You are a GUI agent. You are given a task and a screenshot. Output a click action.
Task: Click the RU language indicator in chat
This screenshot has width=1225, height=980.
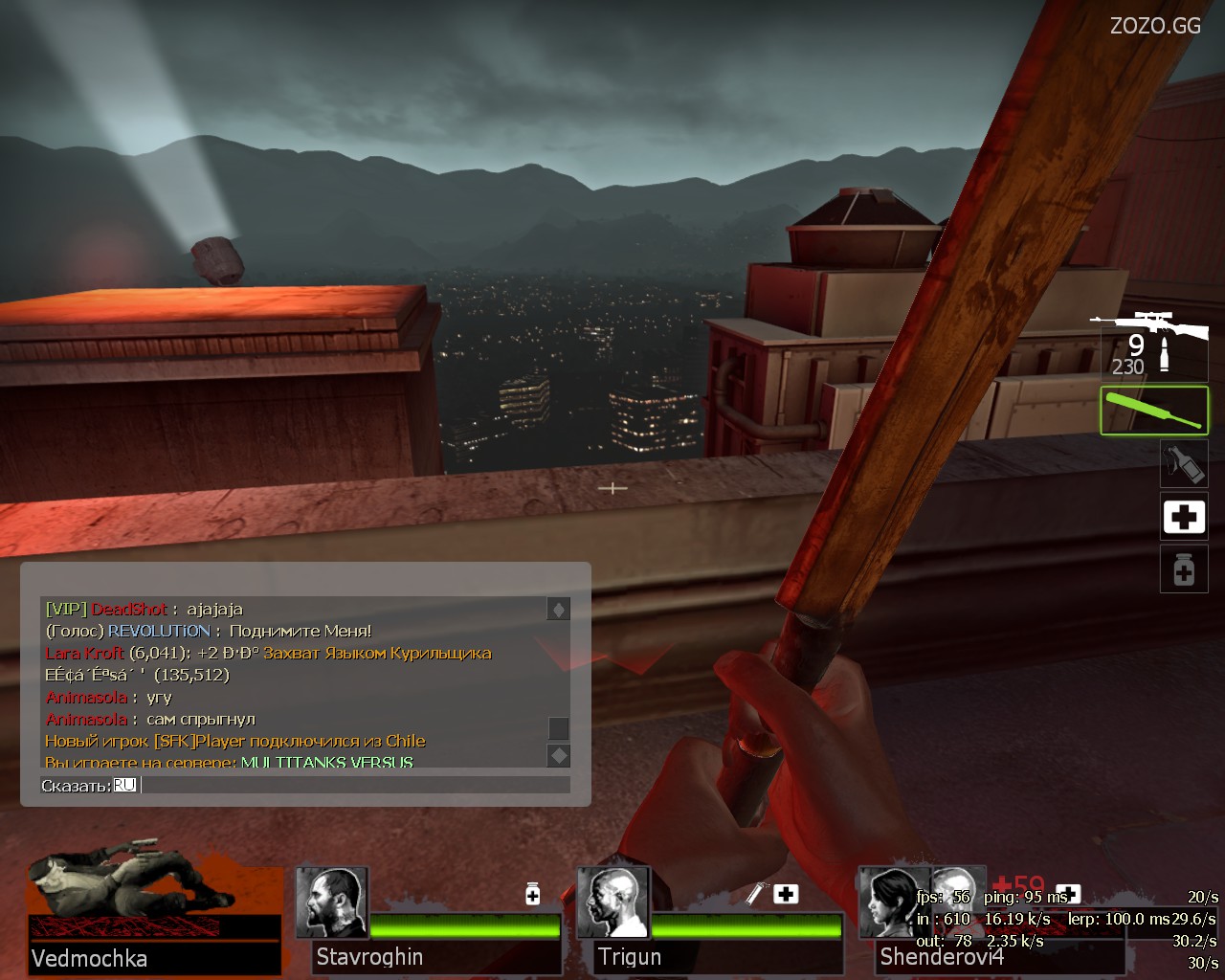click(x=125, y=786)
